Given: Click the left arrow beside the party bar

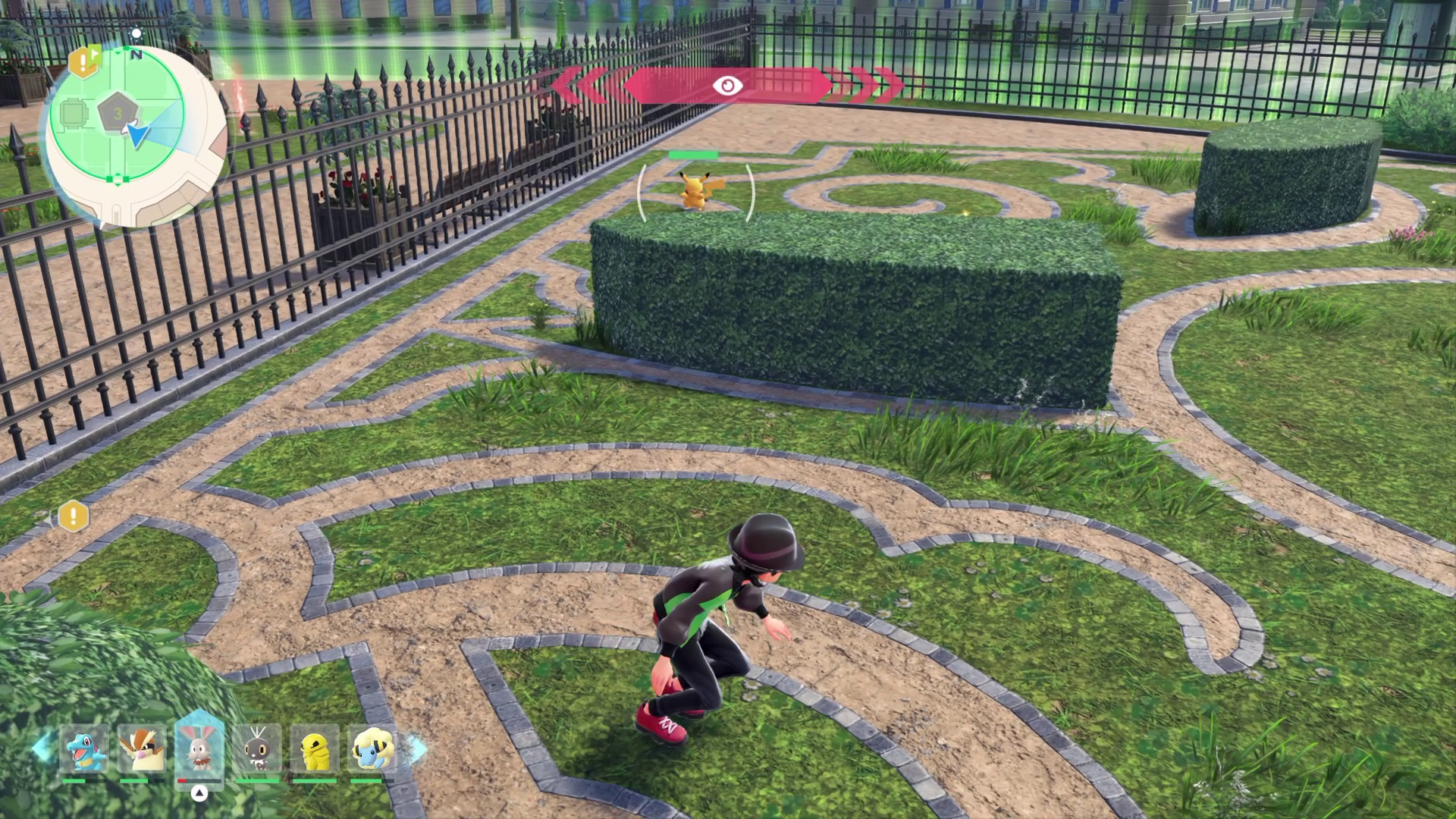Looking at the screenshot, I should coord(42,748).
